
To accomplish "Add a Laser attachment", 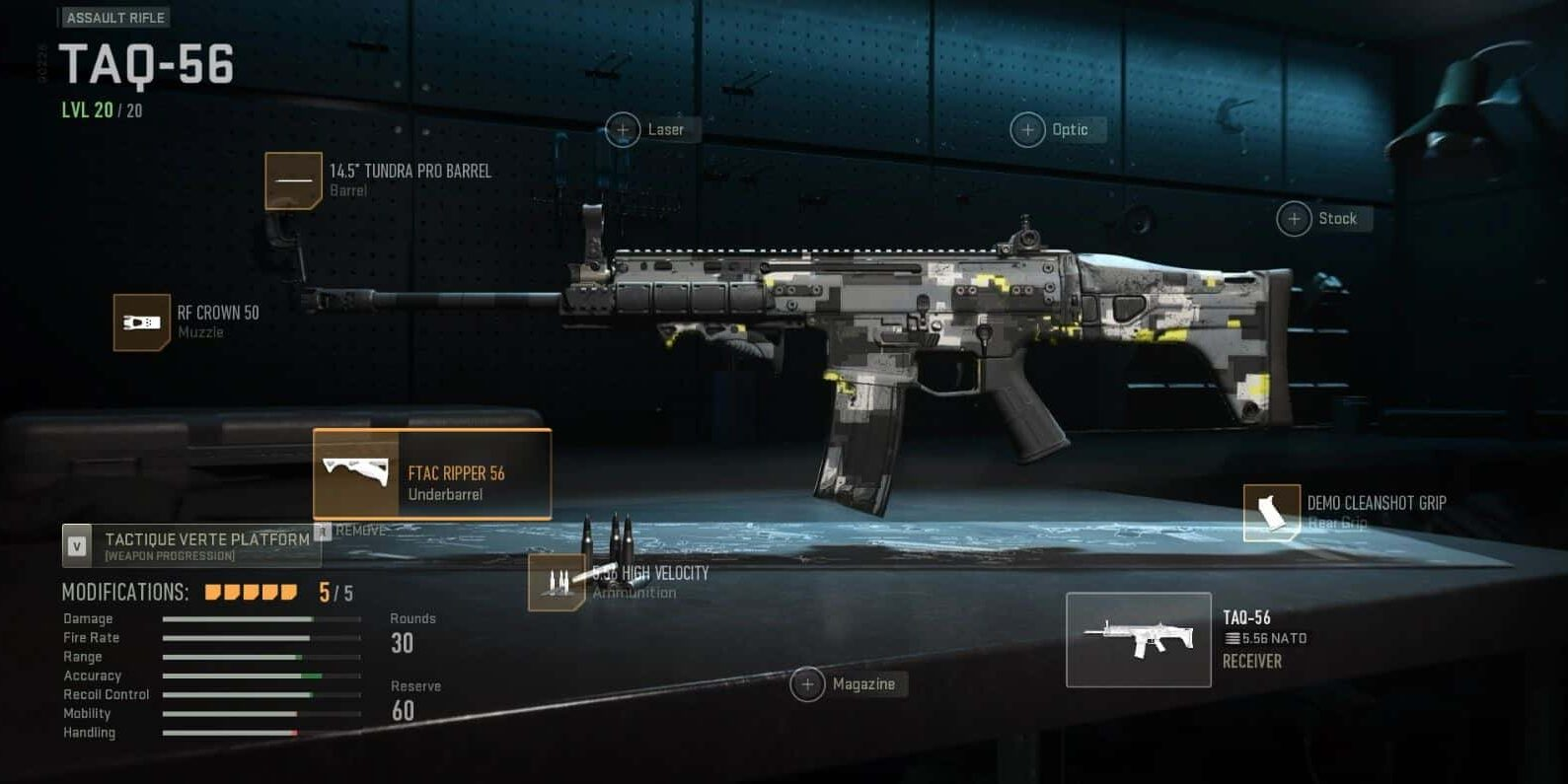I will (623, 129).
